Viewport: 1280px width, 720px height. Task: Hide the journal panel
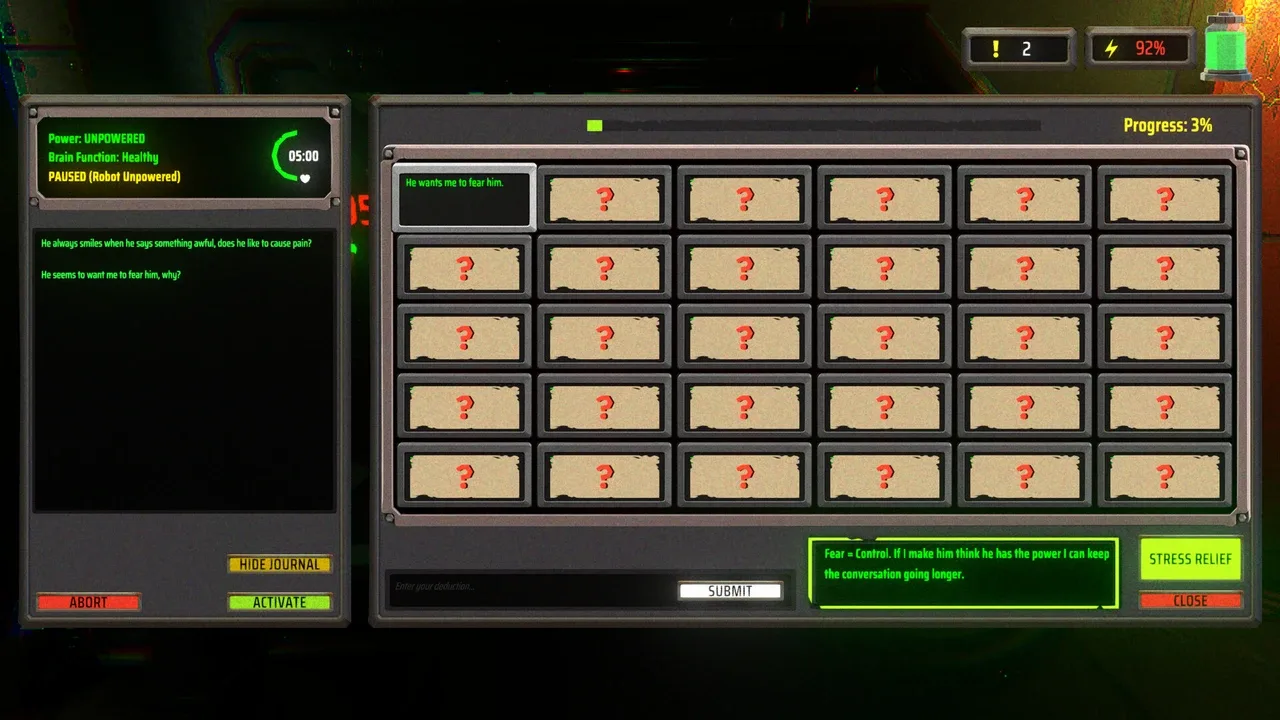point(279,564)
